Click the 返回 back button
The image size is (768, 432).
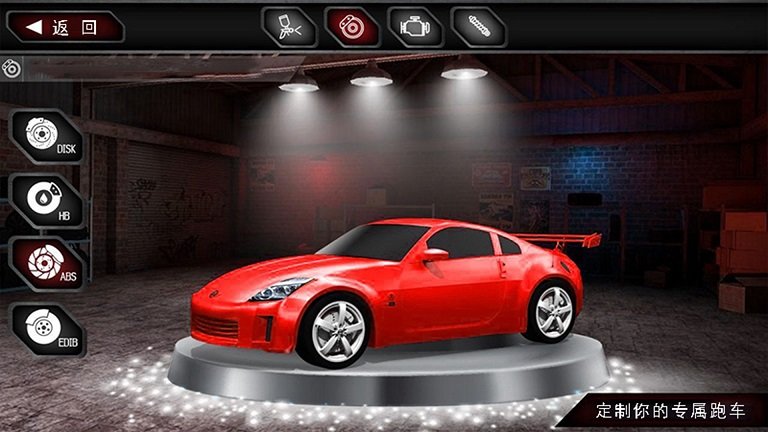(64, 27)
